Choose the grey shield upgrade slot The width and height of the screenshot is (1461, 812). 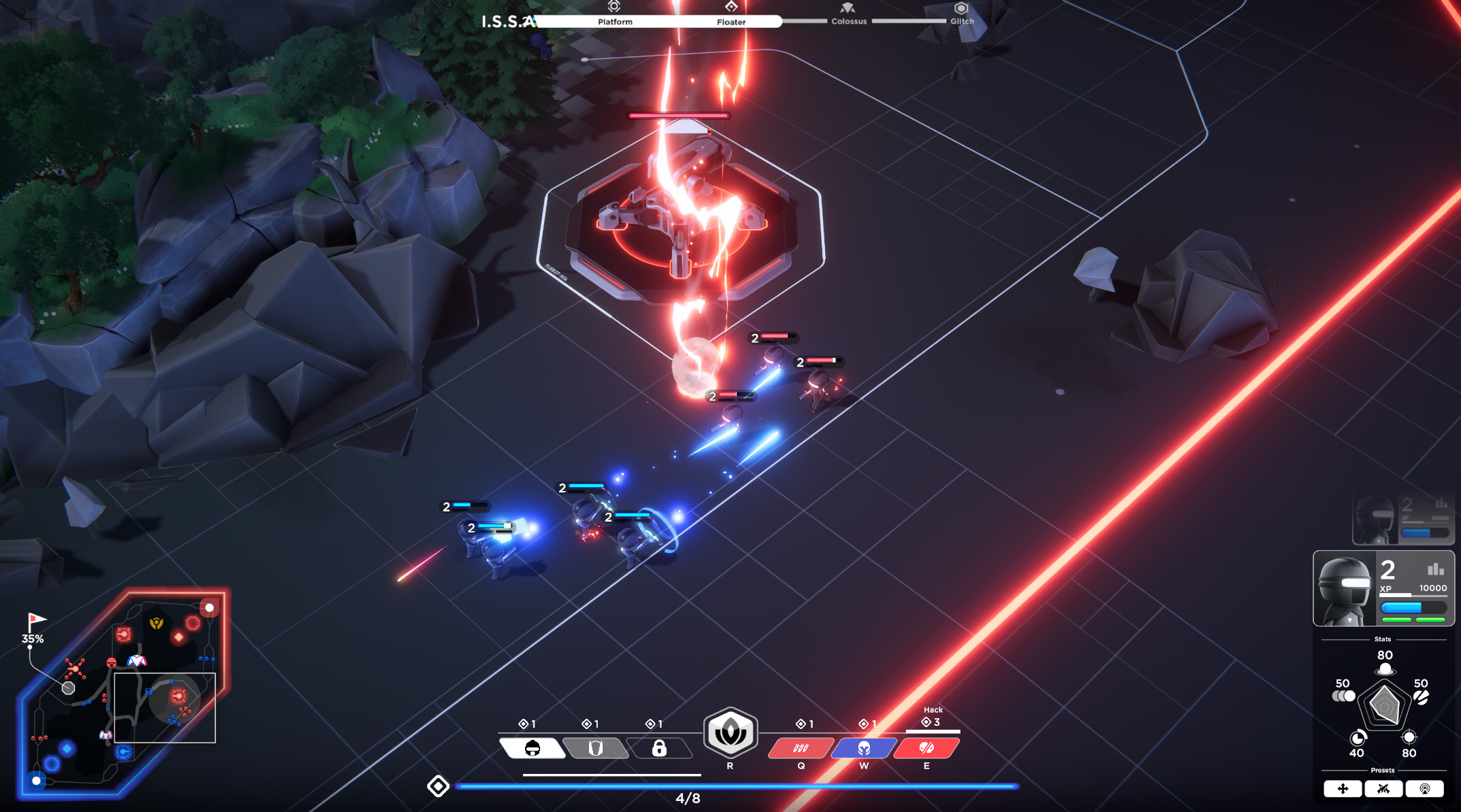click(596, 748)
